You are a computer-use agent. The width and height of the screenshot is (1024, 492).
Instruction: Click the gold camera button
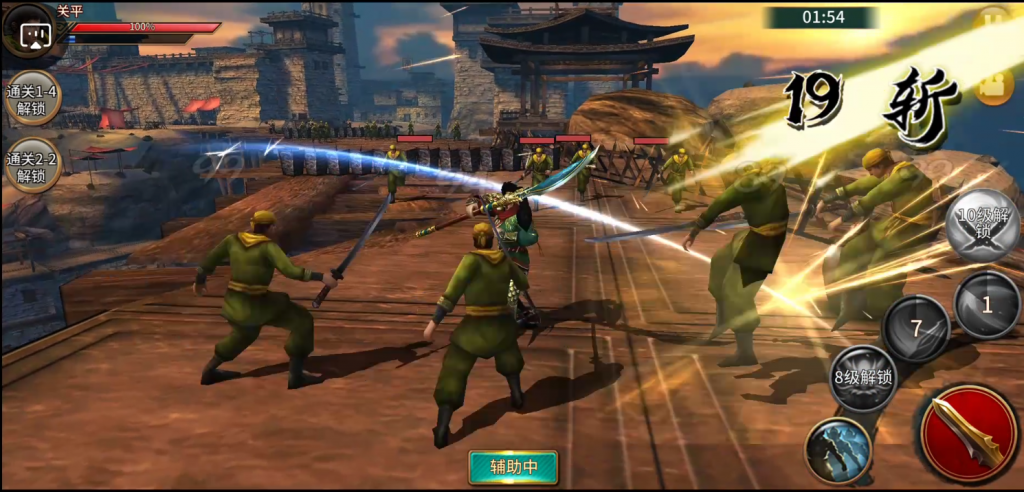[992, 87]
